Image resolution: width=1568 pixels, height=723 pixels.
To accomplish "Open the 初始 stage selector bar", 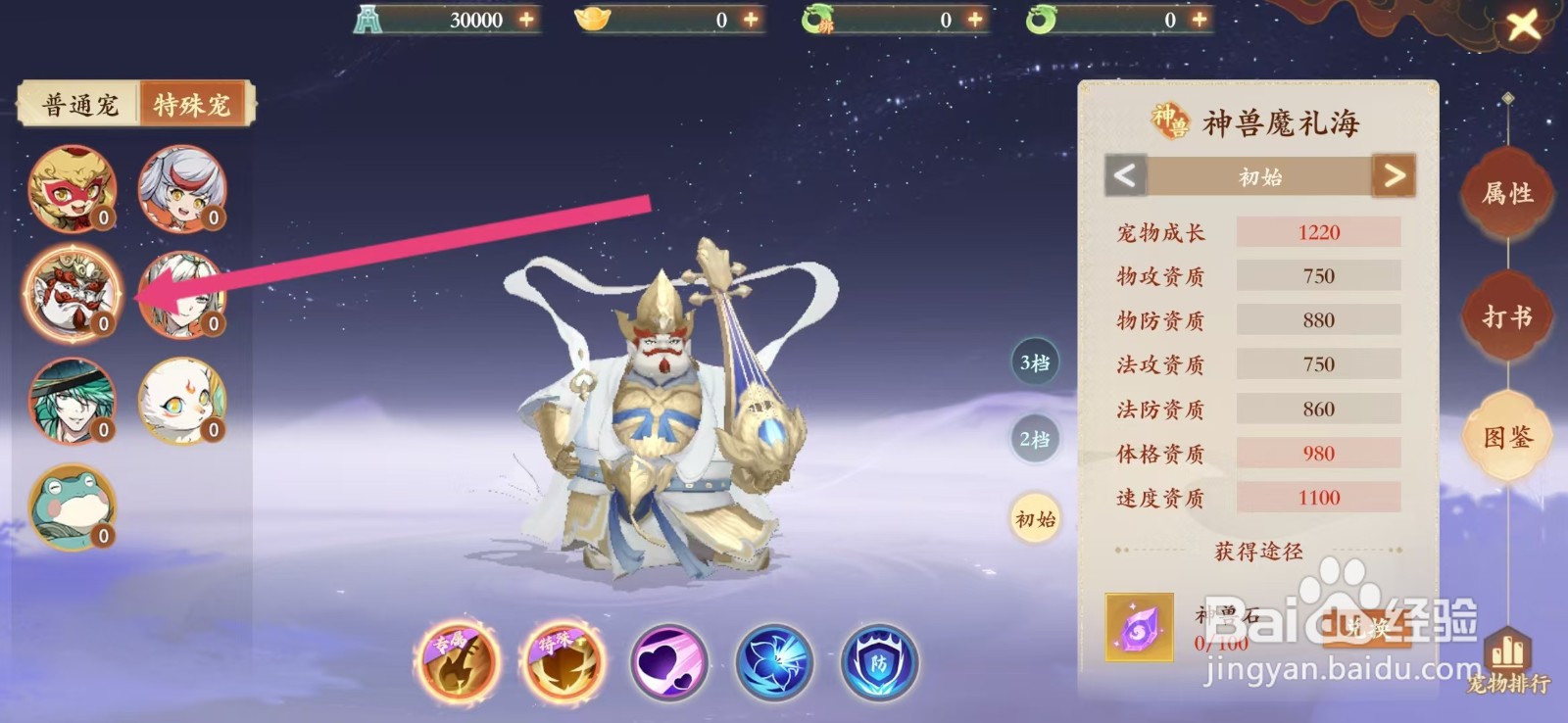I will pyautogui.click(x=1257, y=177).
